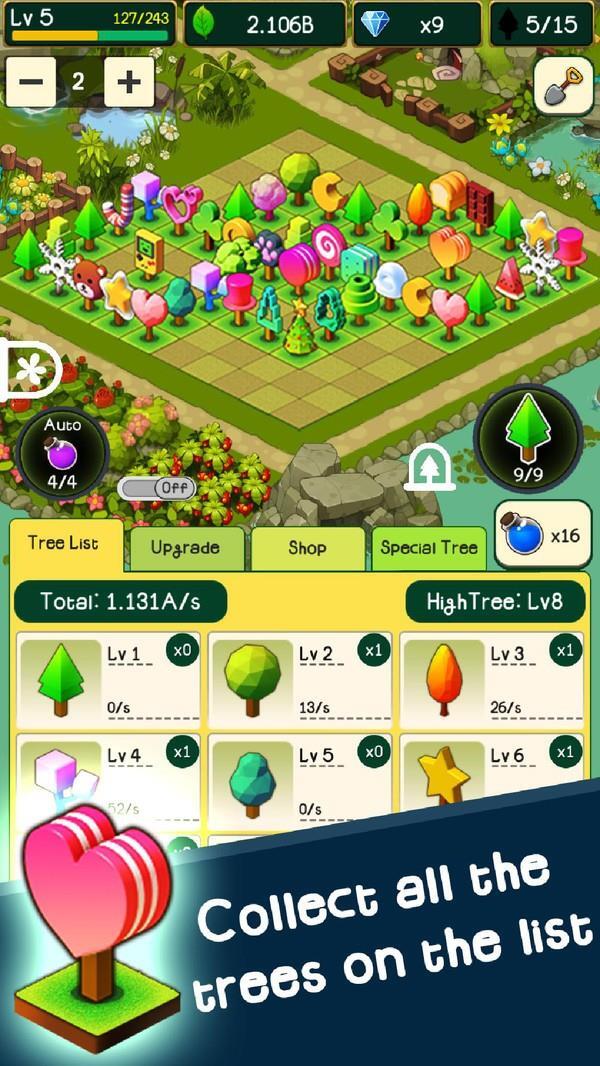The width and height of the screenshot is (600, 1066).
Task: Switch to the Tree List tab
Action: (x=65, y=544)
